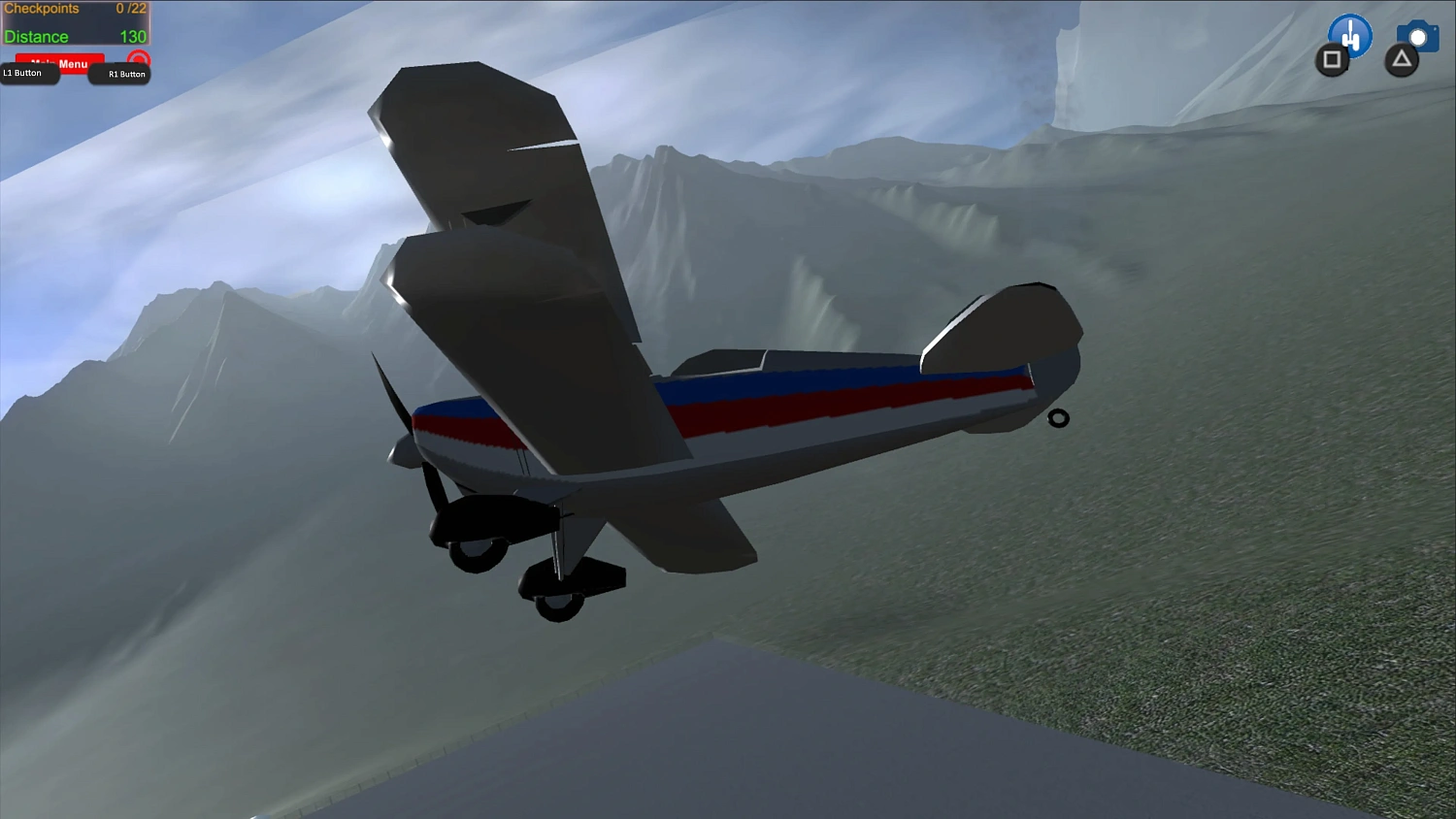This screenshot has height=819, width=1456.
Task: Switch camera view via the Triangle badge
Action: coord(1401,60)
